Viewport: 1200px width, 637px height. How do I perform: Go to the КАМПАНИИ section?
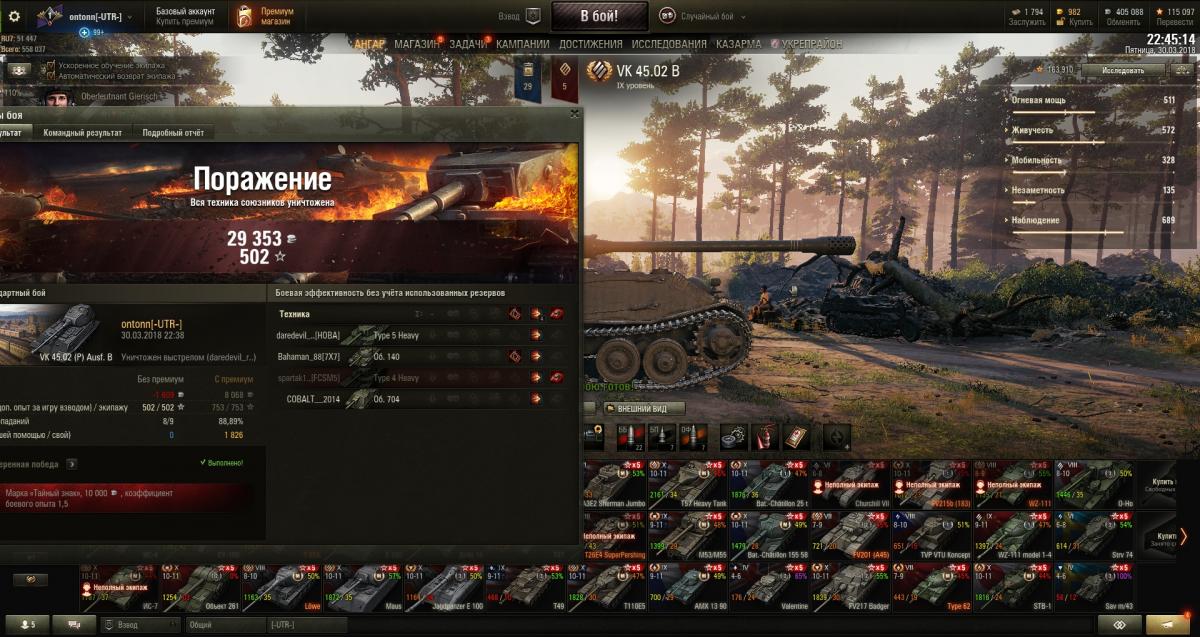(522, 44)
